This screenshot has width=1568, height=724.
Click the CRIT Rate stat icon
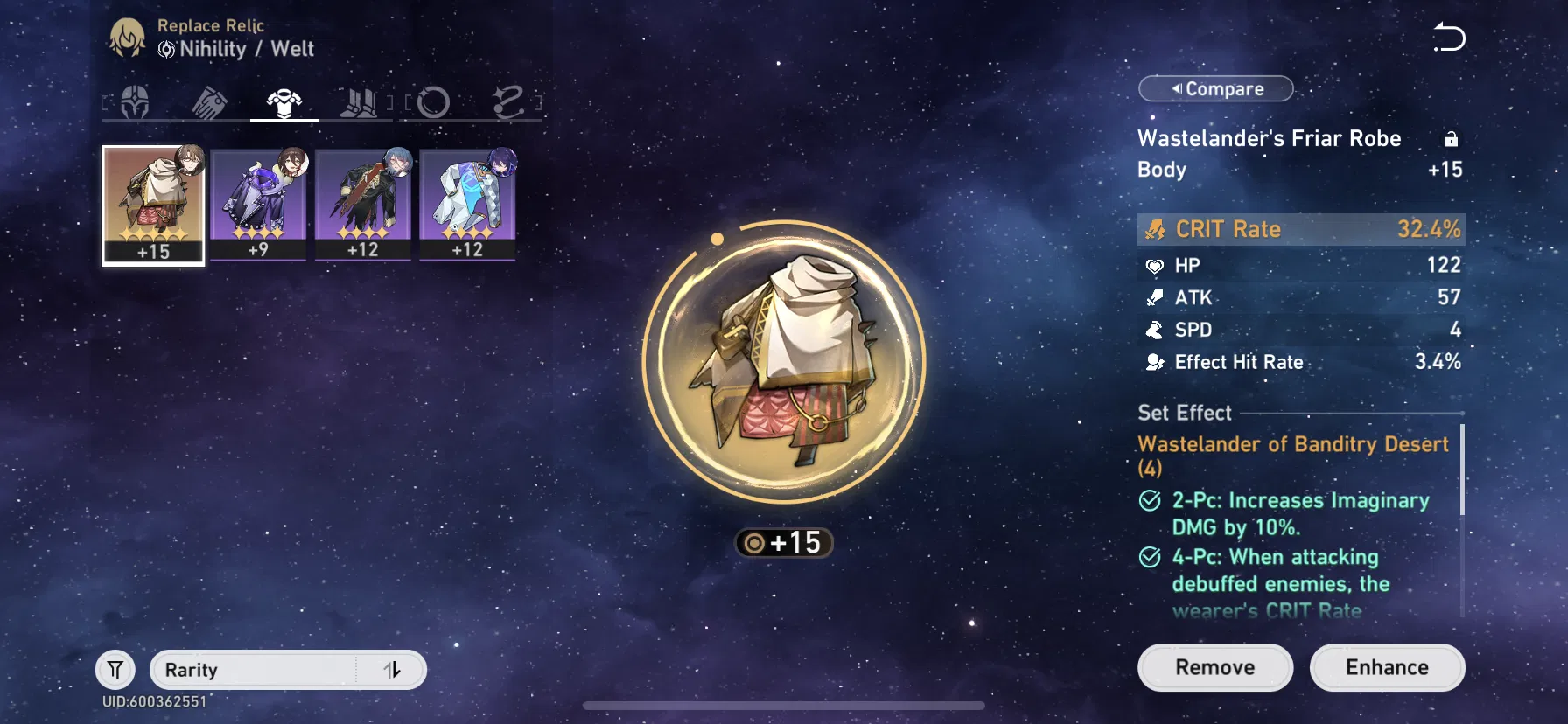[1157, 229]
